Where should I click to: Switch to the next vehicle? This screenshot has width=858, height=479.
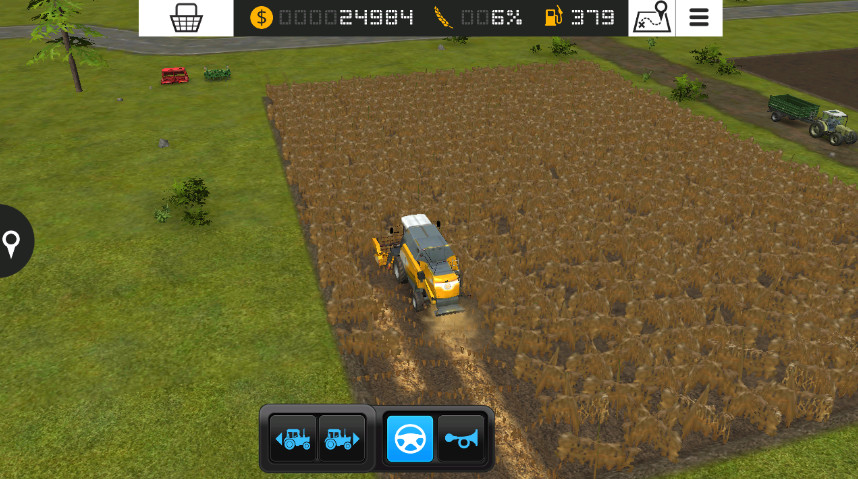(x=342, y=438)
